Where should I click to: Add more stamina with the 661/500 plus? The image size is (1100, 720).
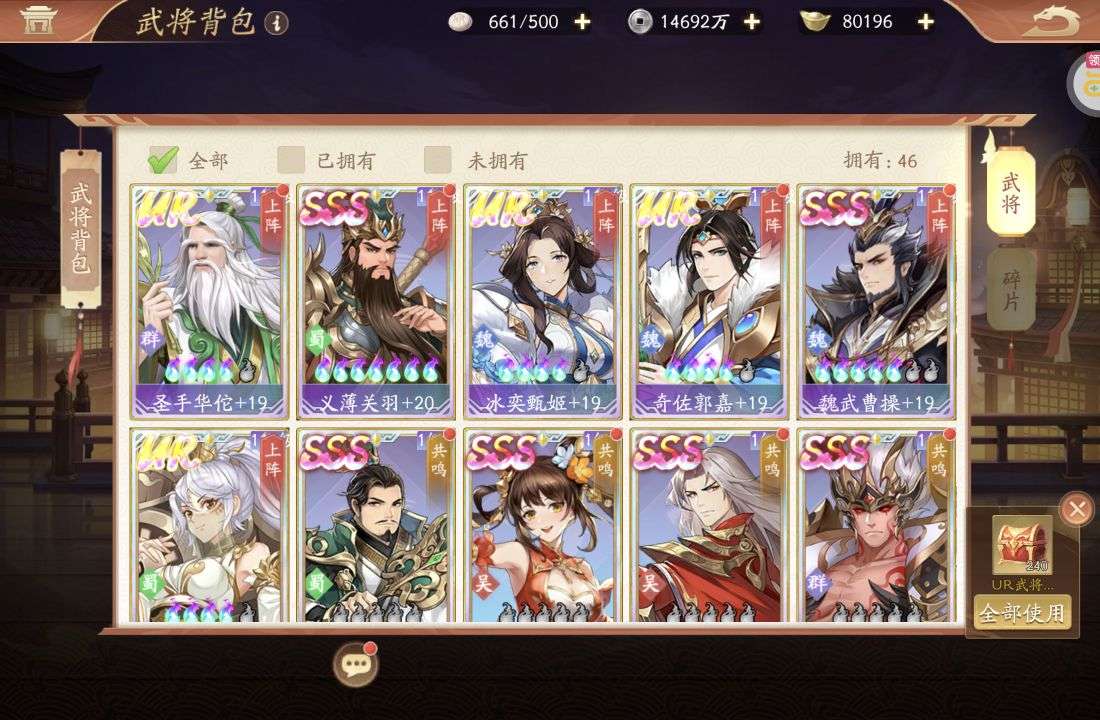582,22
